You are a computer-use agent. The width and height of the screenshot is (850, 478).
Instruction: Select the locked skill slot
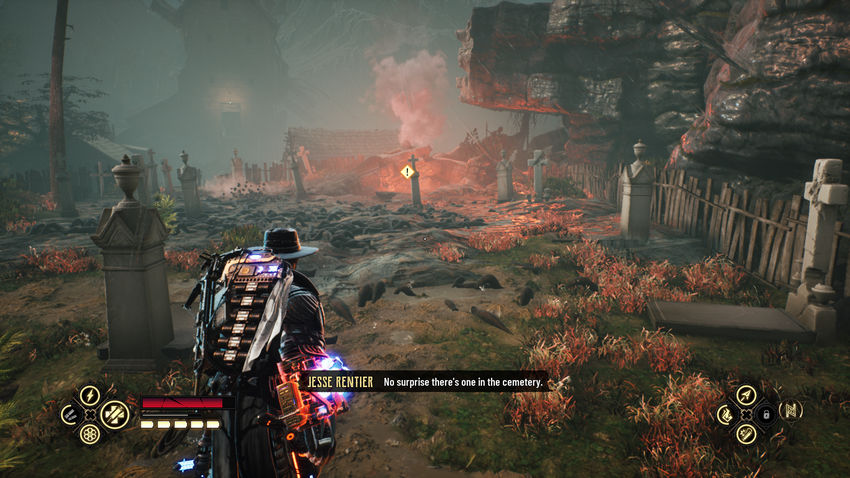point(765,413)
